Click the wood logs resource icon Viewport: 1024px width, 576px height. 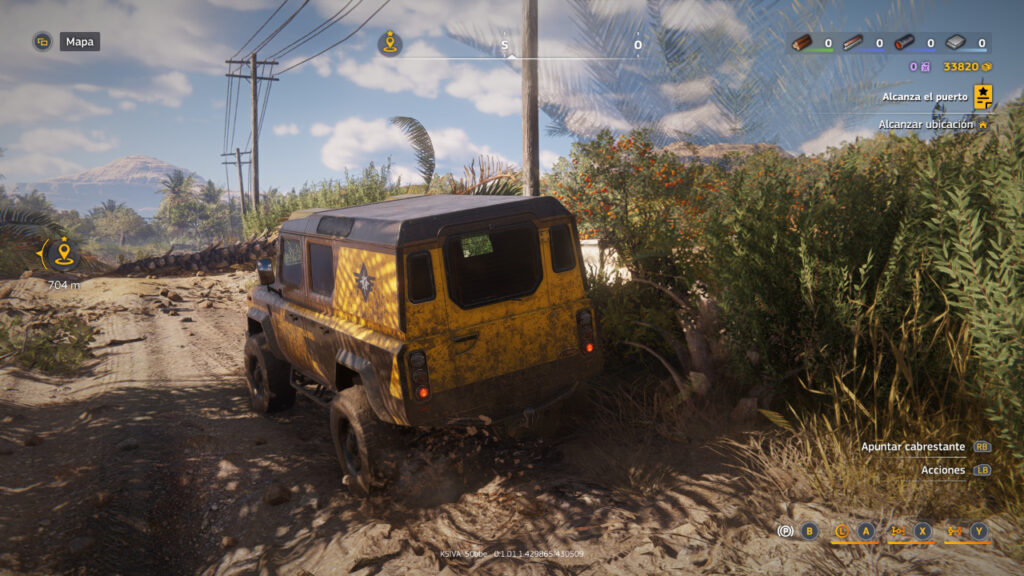point(802,43)
